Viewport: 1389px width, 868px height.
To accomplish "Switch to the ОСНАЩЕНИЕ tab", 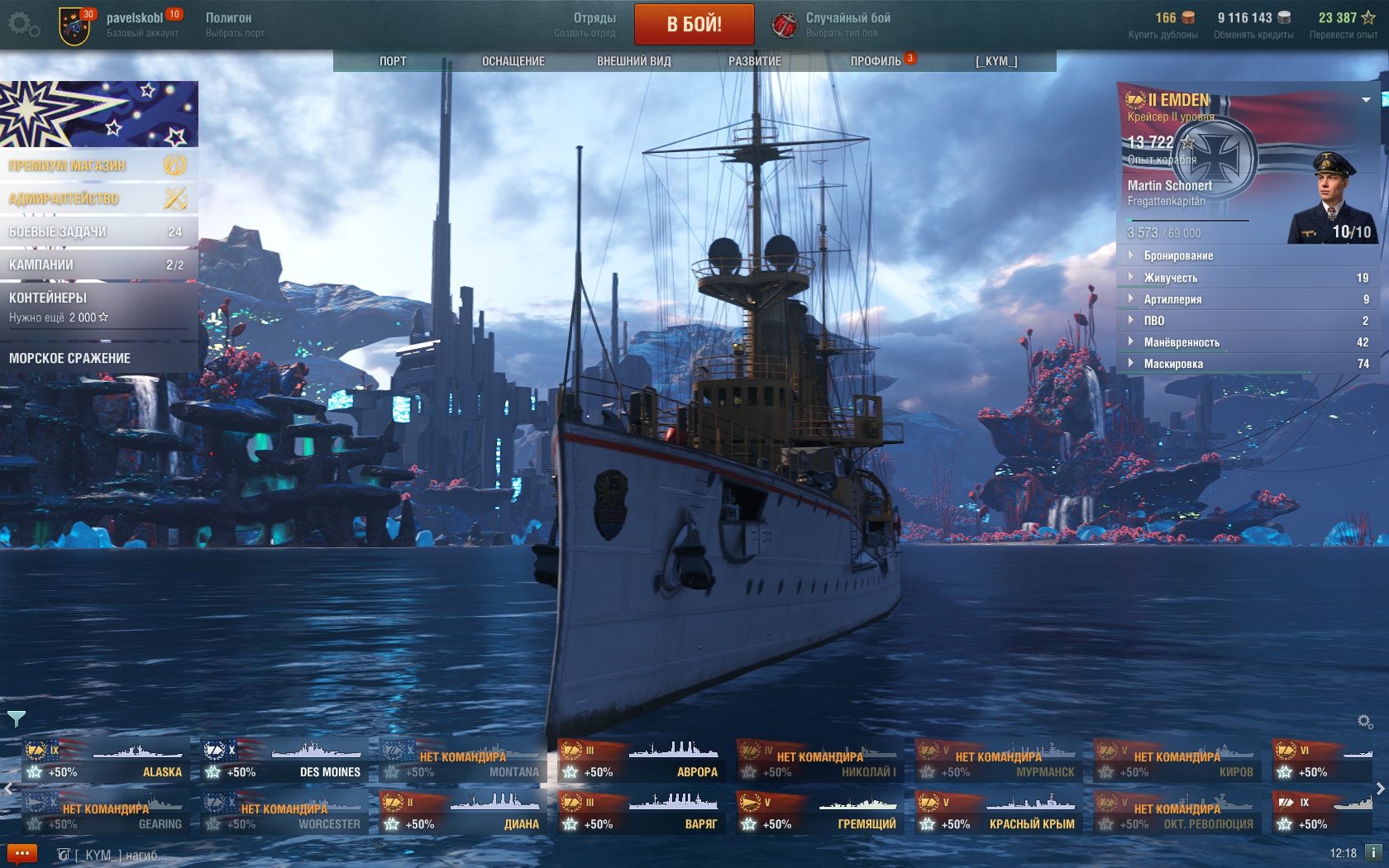I will [513, 61].
